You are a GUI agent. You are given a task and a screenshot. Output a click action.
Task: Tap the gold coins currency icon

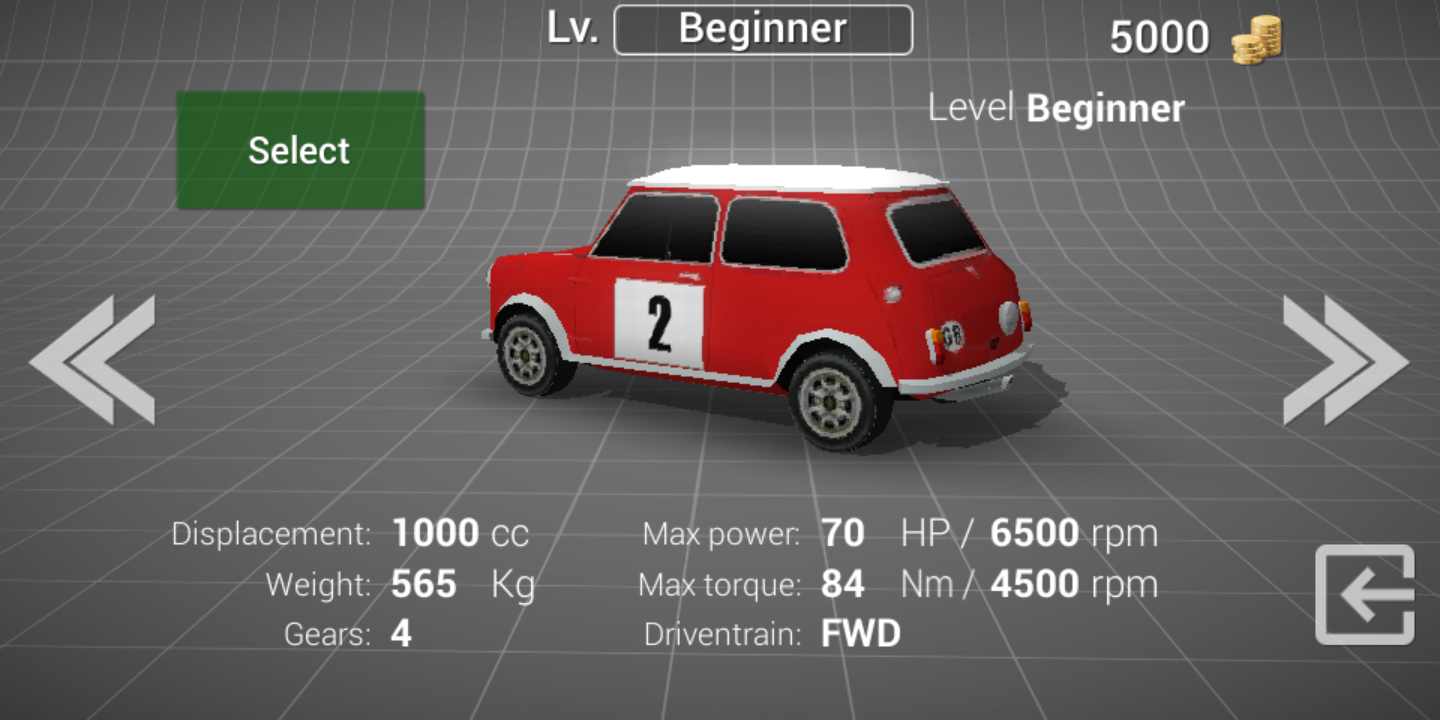coord(1256,37)
